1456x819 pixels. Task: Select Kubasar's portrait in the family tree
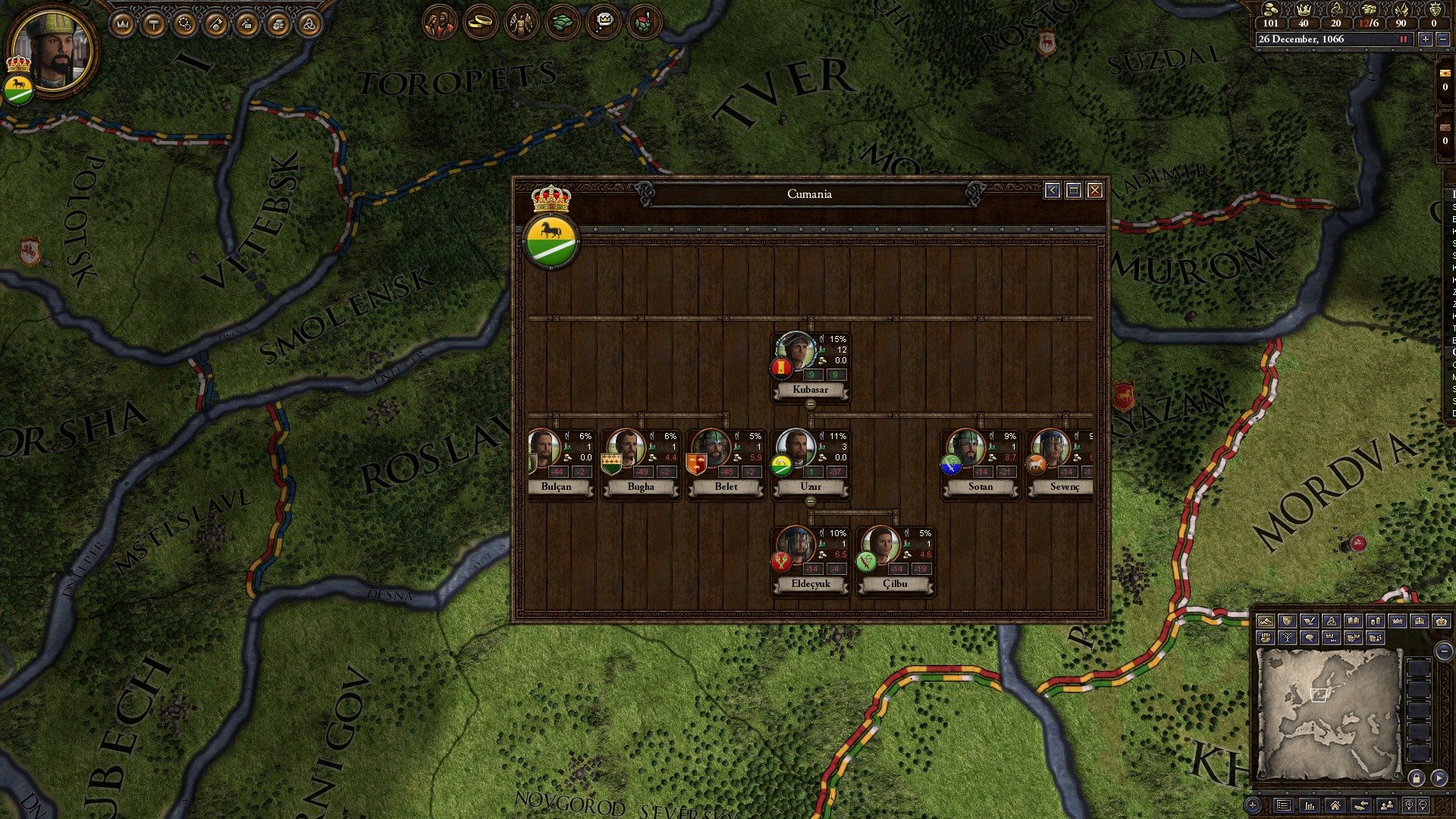click(x=795, y=352)
